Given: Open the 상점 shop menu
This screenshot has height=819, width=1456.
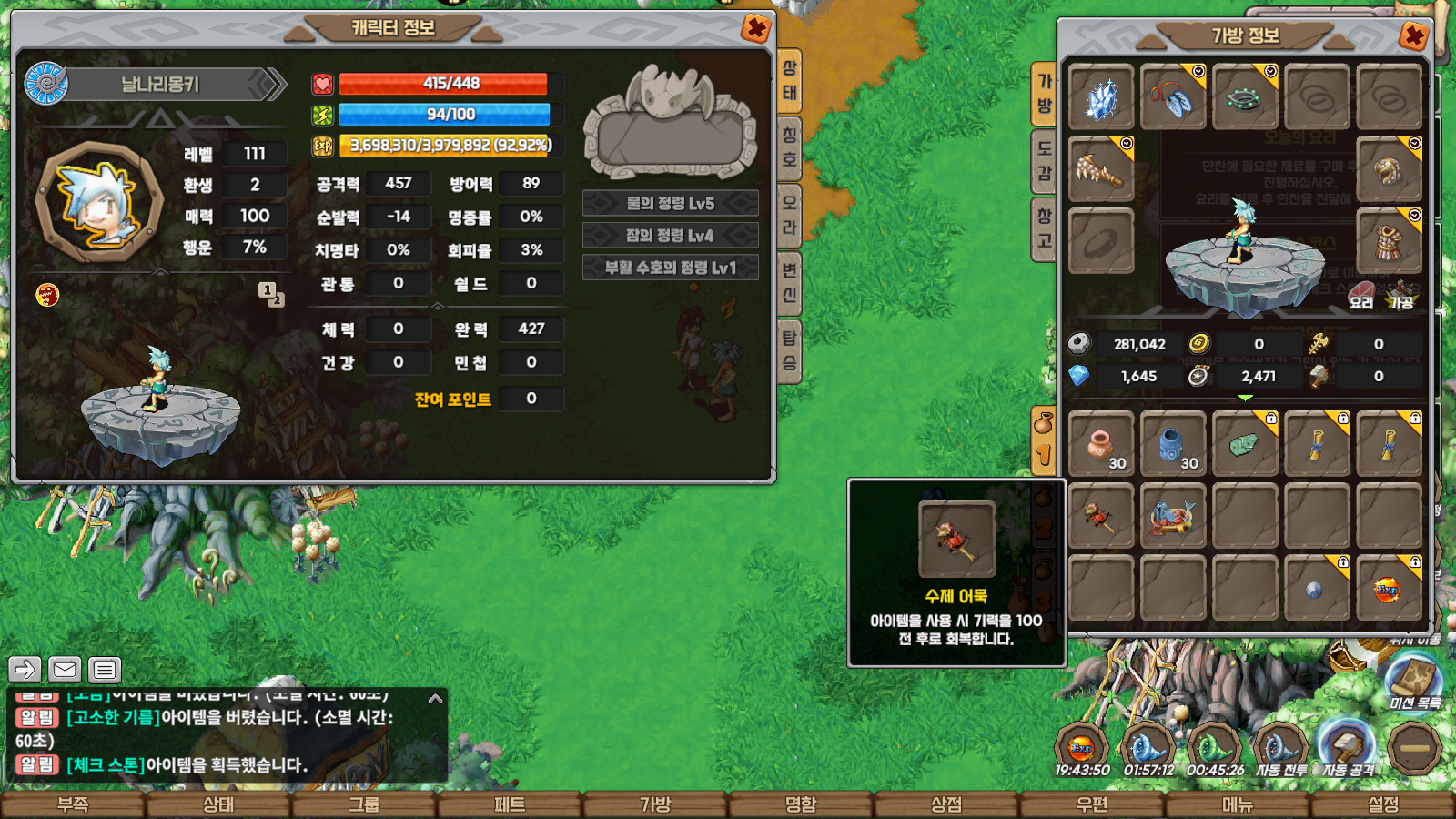Looking at the screenshot, I should click(946, 805).
